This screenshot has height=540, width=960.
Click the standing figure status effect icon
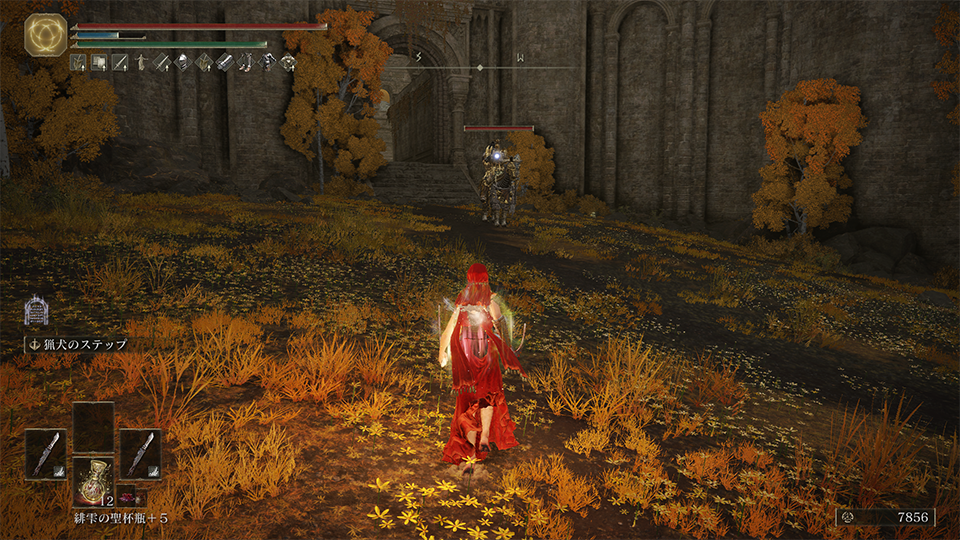[141, 63]
